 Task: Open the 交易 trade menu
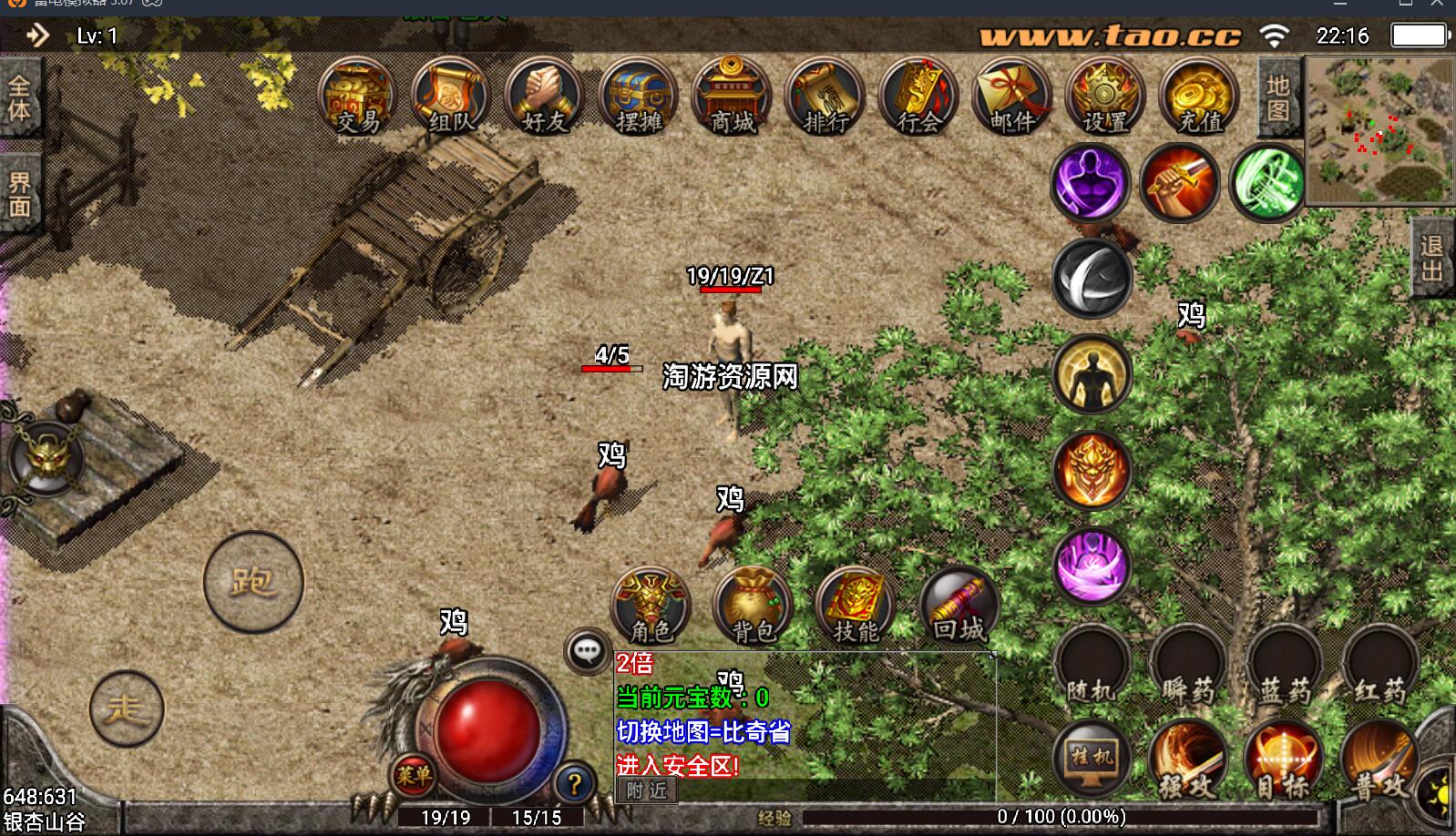[357, 97]
